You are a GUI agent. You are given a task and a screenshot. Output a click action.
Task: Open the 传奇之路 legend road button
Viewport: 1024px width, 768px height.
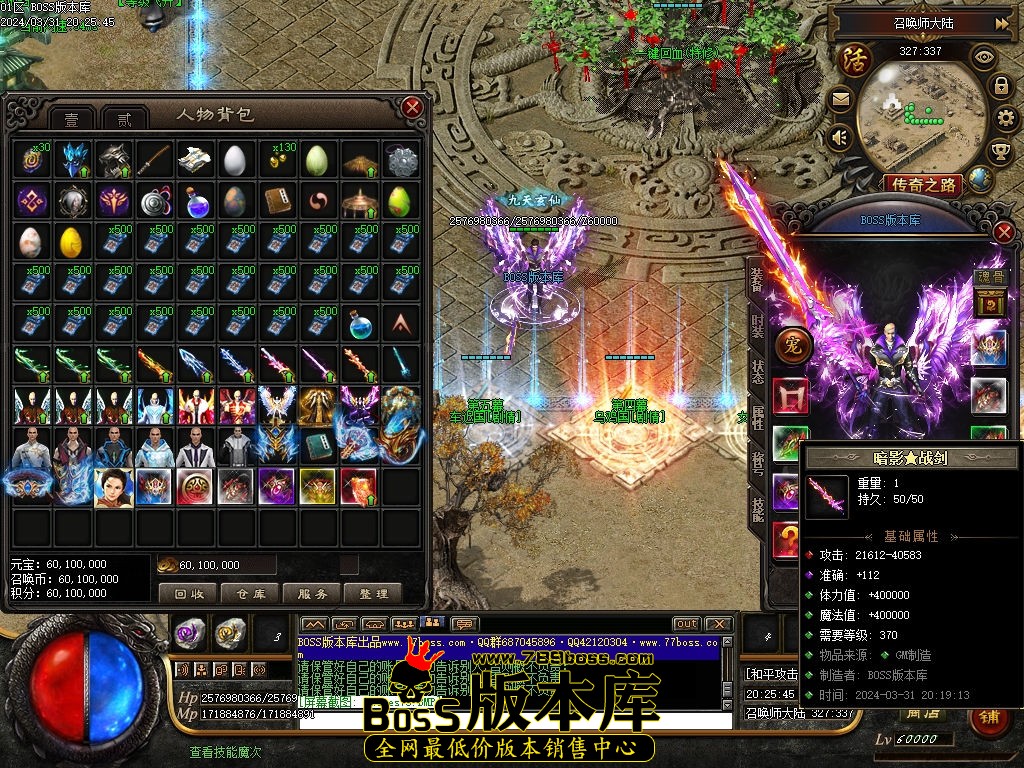coord(922,184)
